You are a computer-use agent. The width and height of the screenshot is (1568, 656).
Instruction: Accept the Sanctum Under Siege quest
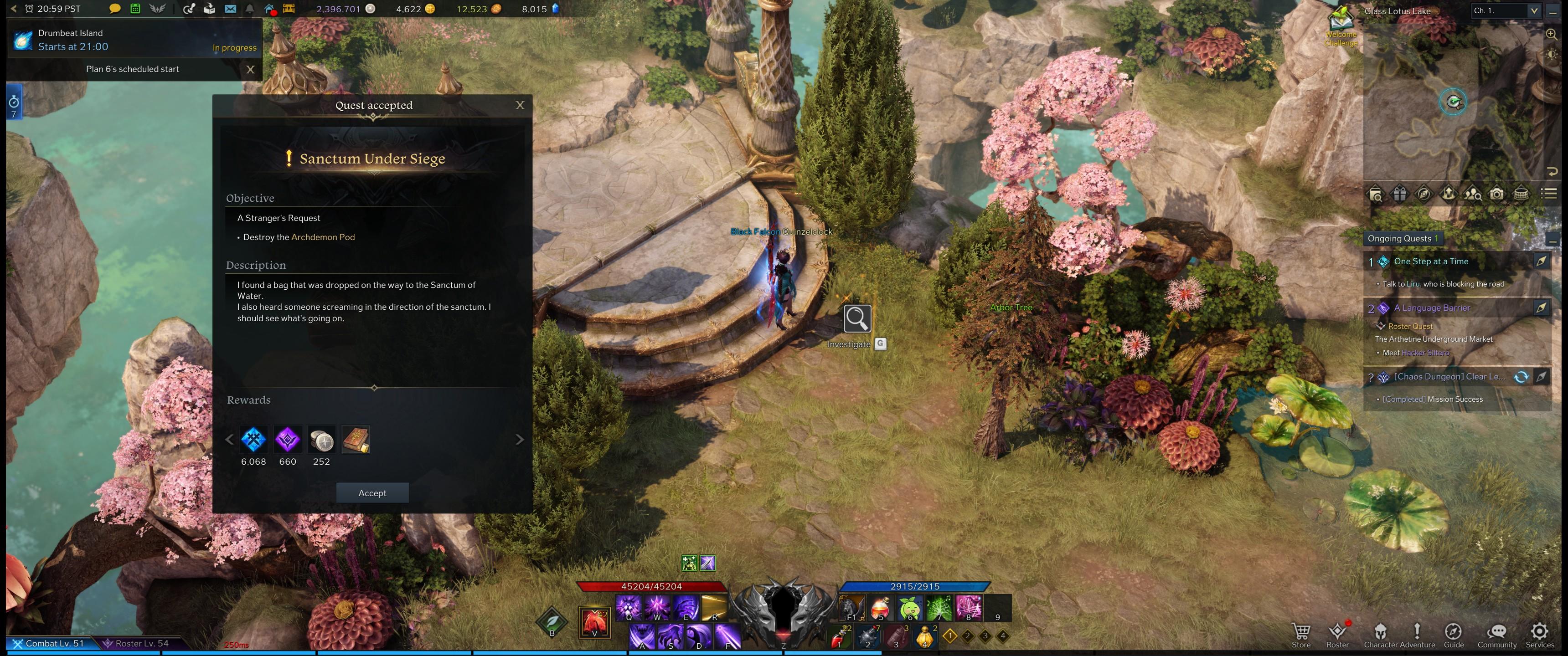tap(372, 493)
